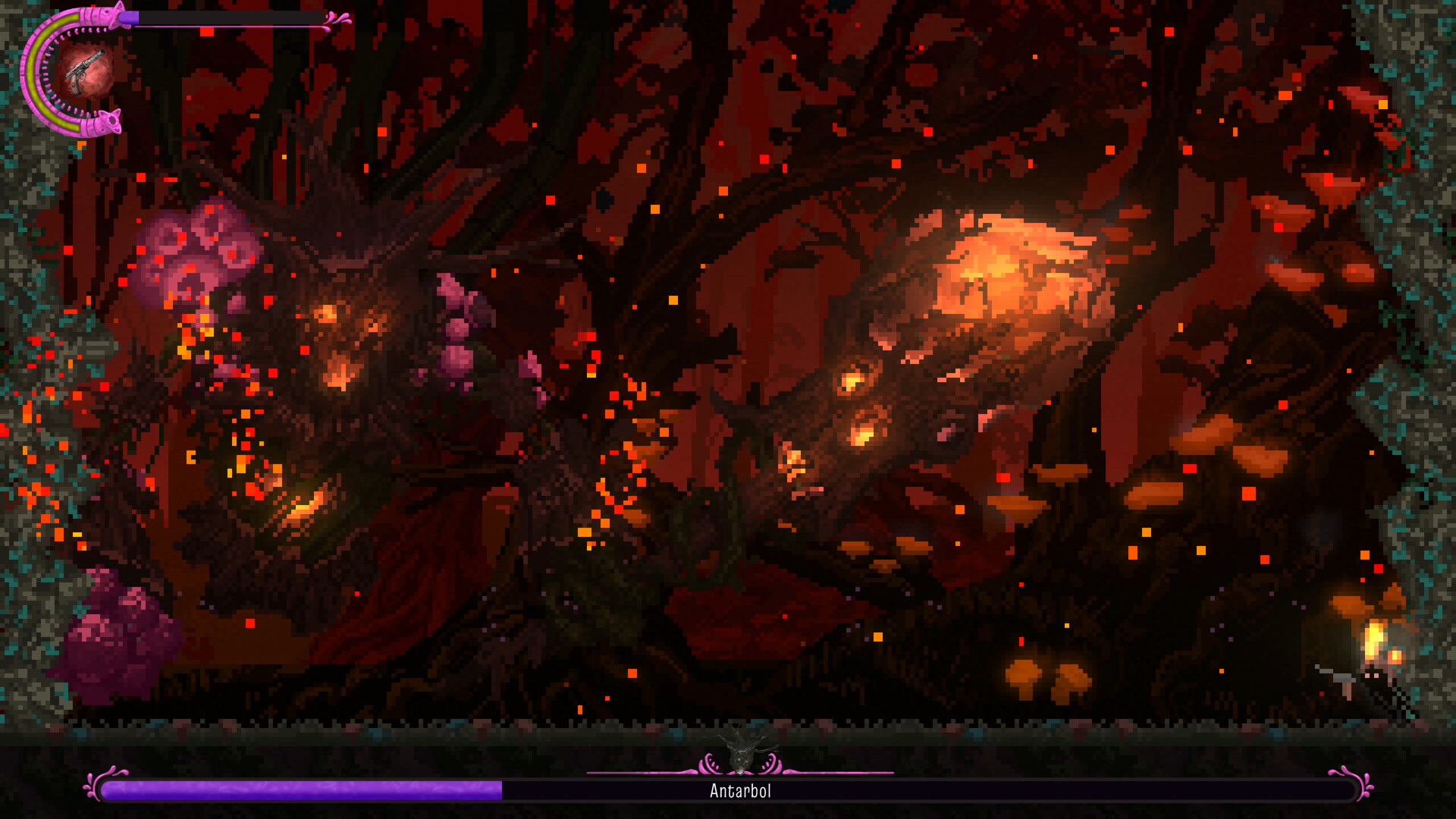Select the Antarbol name label
Viewport: 1456px width, 819px height.
(x=739, y=791)
